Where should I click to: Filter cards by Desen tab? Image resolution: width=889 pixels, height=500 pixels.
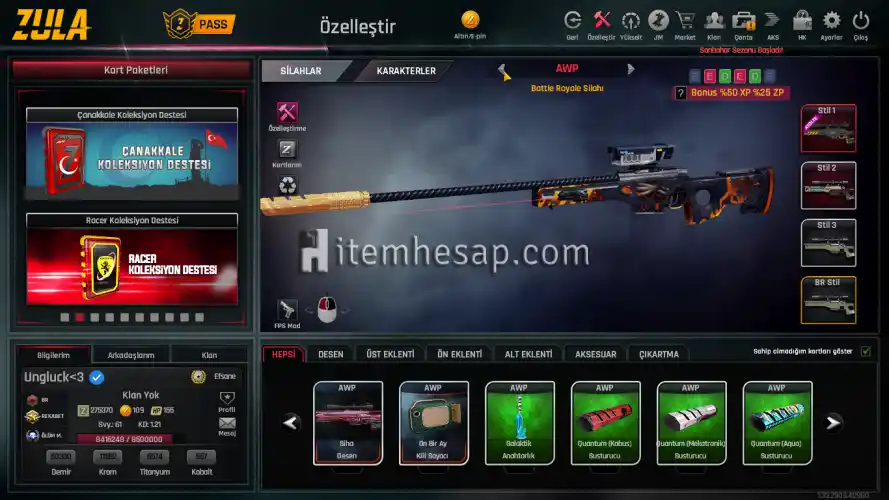click(330, 354)
